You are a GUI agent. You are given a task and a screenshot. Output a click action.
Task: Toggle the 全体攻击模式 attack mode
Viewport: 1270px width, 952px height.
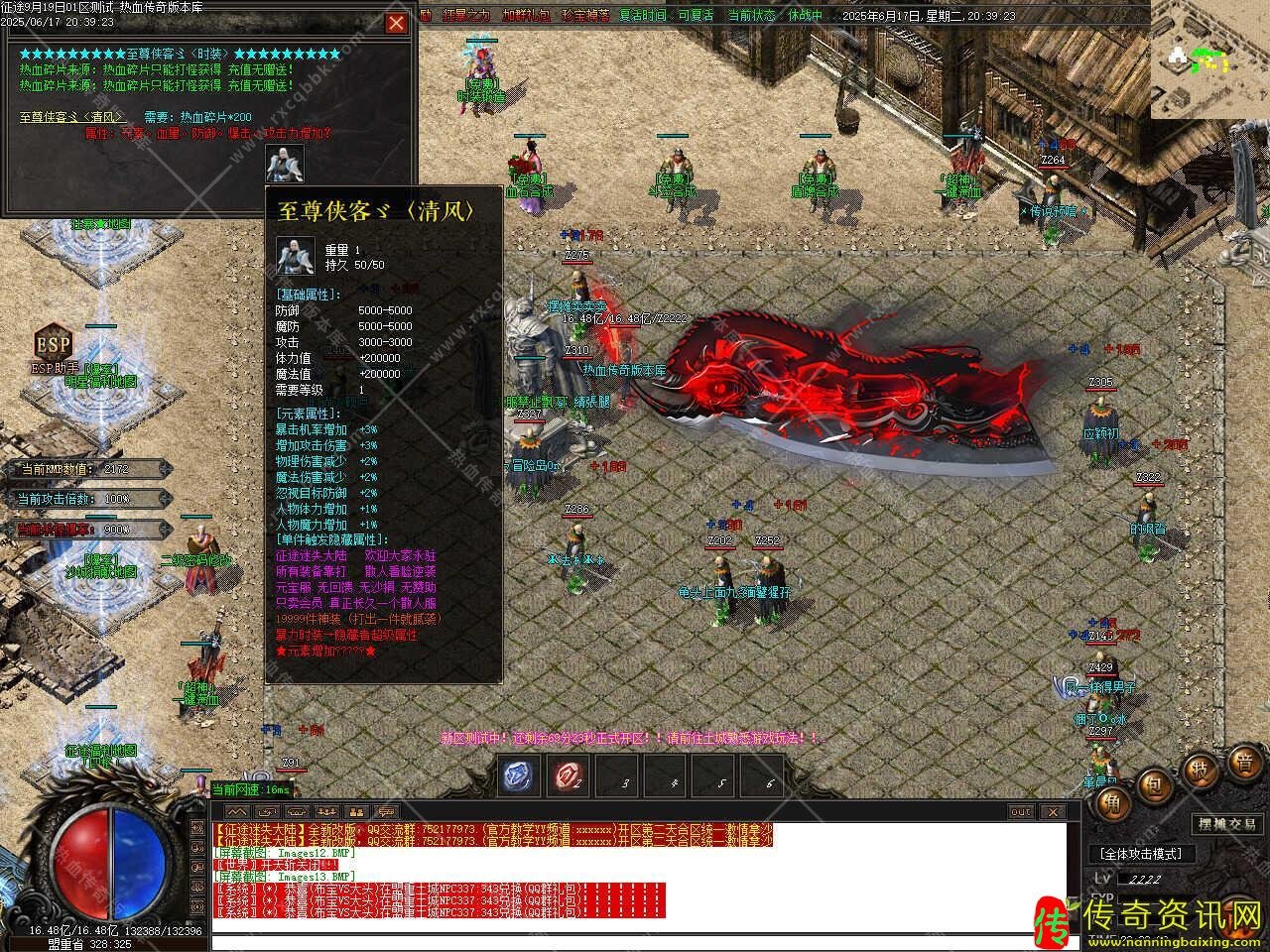pos(1142,854)
